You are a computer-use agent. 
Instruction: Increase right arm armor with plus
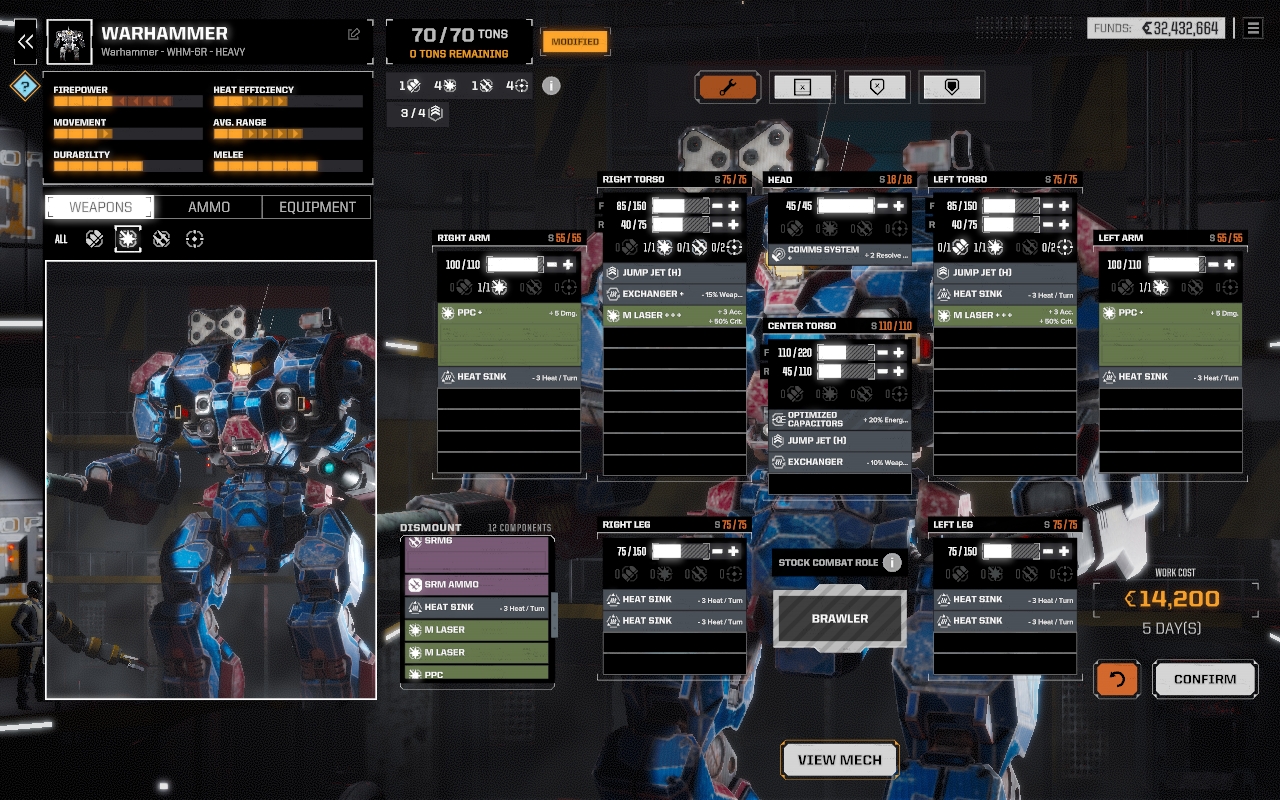[x=568, y=265]
